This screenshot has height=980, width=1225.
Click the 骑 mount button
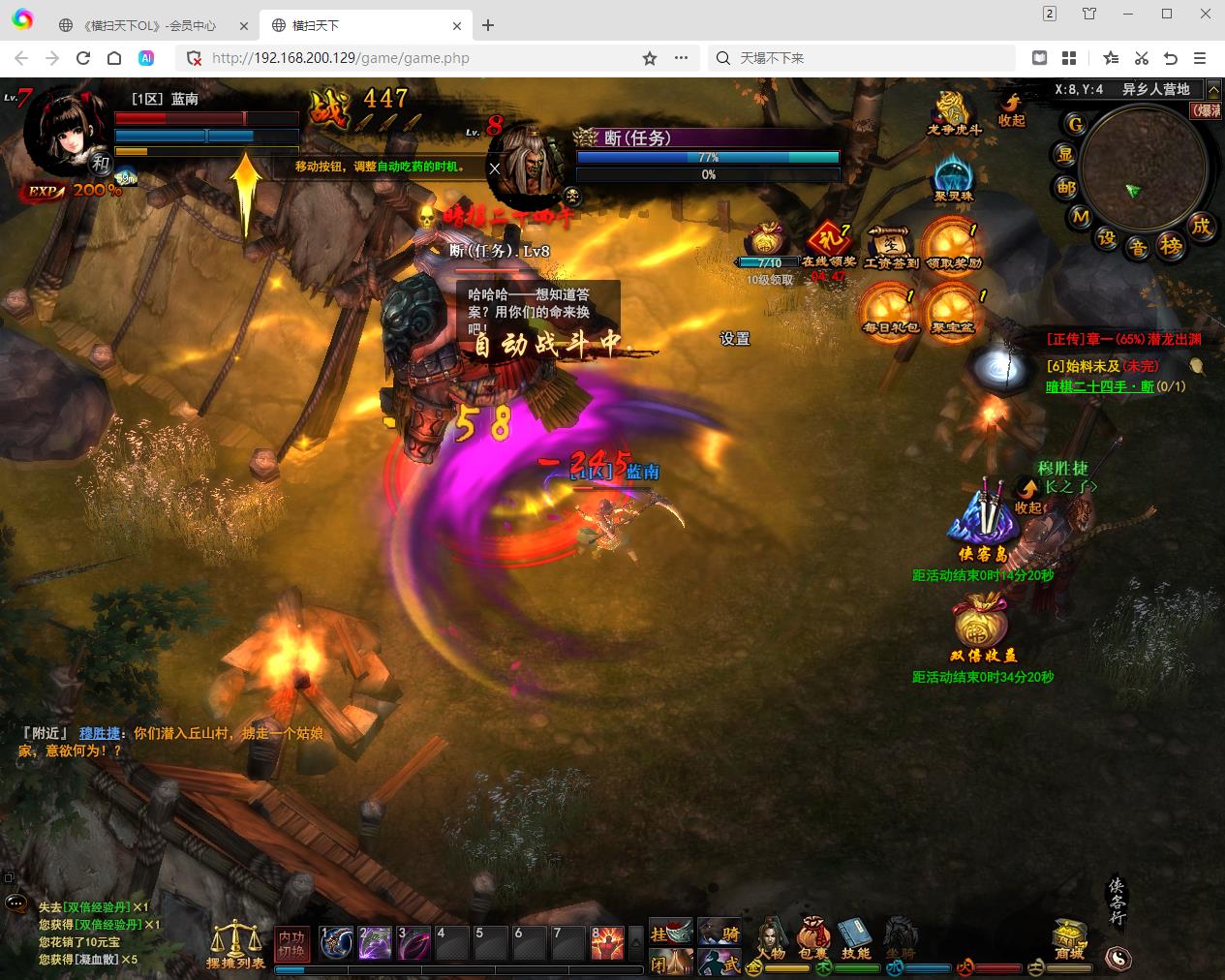pyautogui.click(x=720, y=933)
